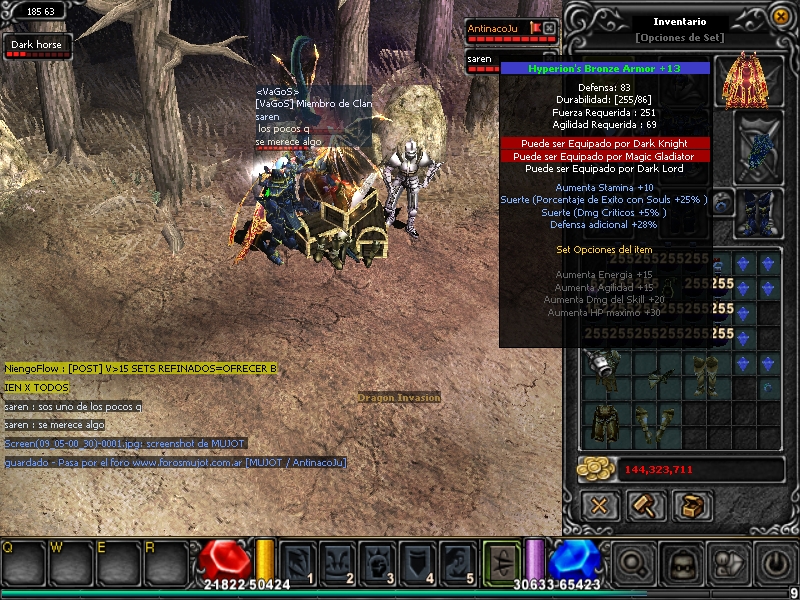Screen dimensions: 800x600
Task: Click the X button below the zen amount
Action: 600,505
